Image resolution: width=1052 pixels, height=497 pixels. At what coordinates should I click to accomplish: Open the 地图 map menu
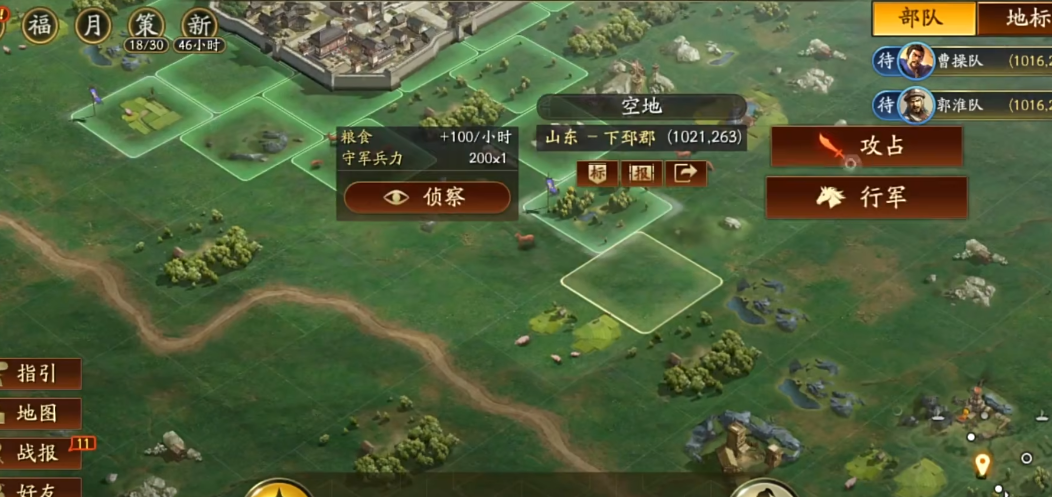[x=38, y=413]
